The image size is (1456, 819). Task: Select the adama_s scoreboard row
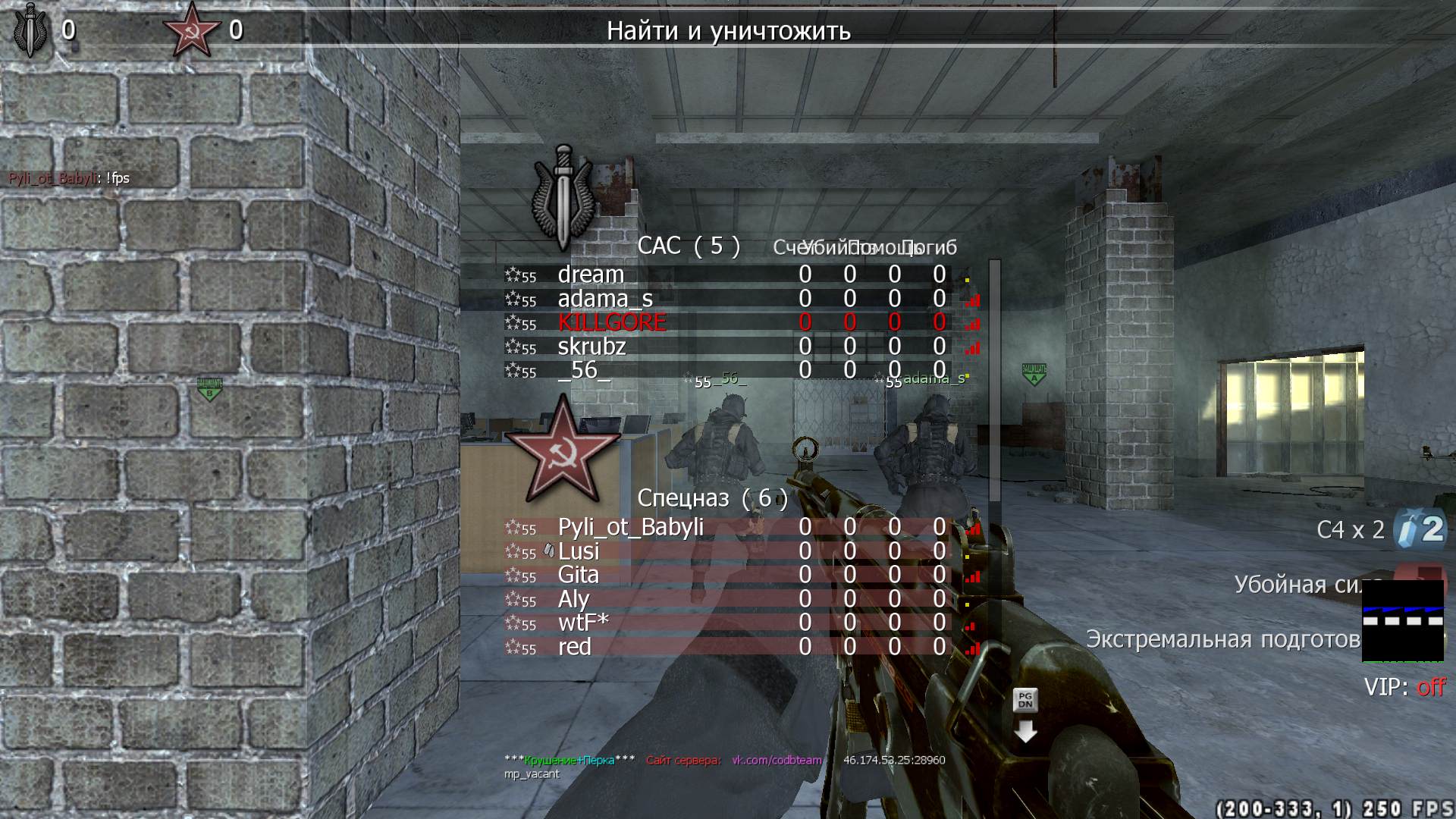pos(605,299)
